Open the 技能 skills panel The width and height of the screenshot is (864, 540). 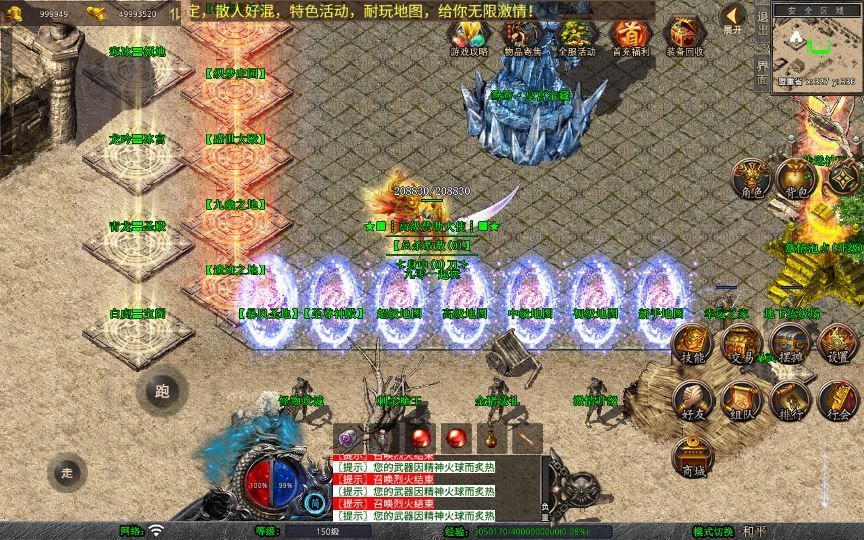[x=692, y=343]
